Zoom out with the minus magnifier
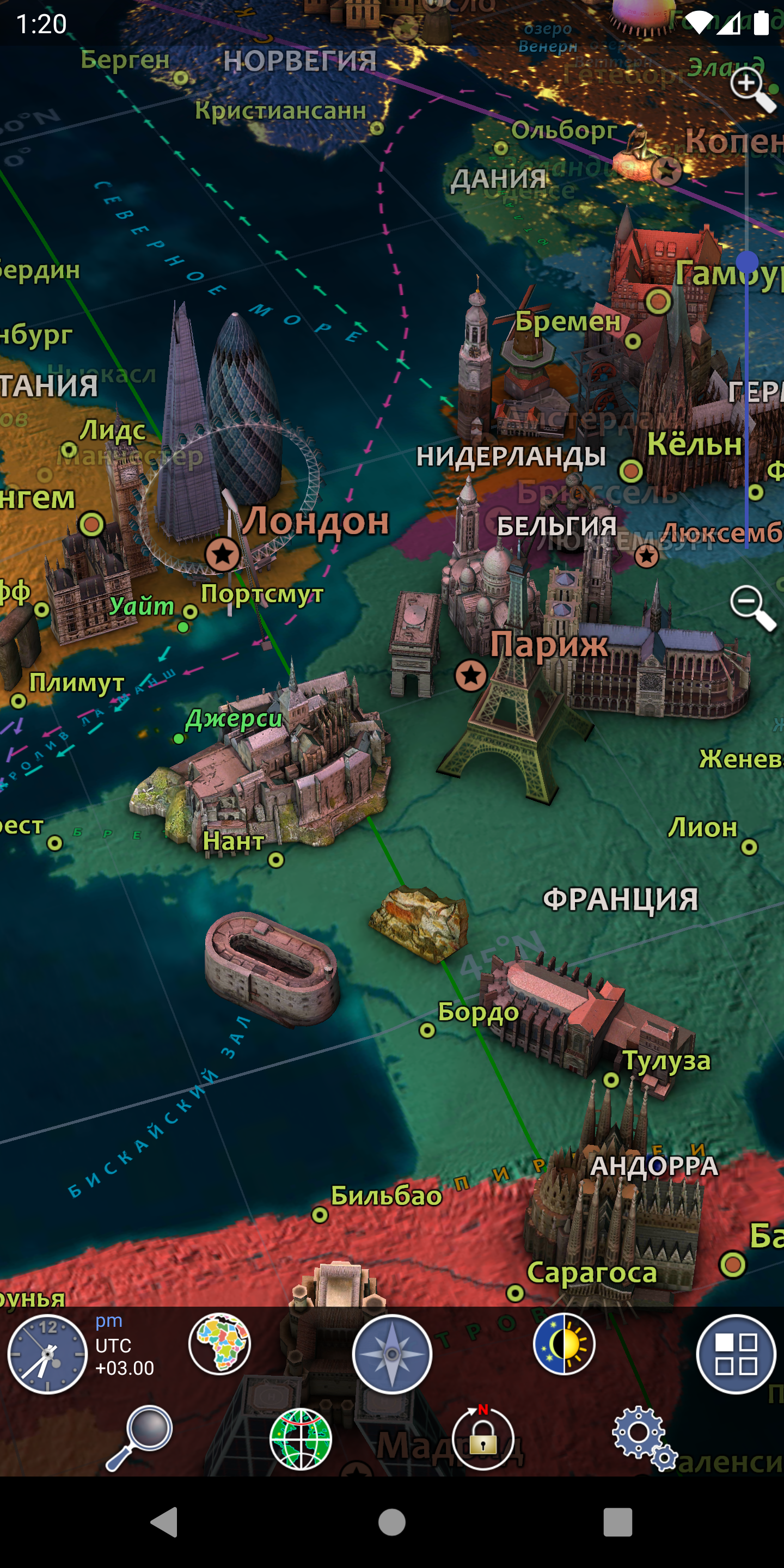Image resolution: width=784 pixels, height=1568 pixels. tap(751, 607)
